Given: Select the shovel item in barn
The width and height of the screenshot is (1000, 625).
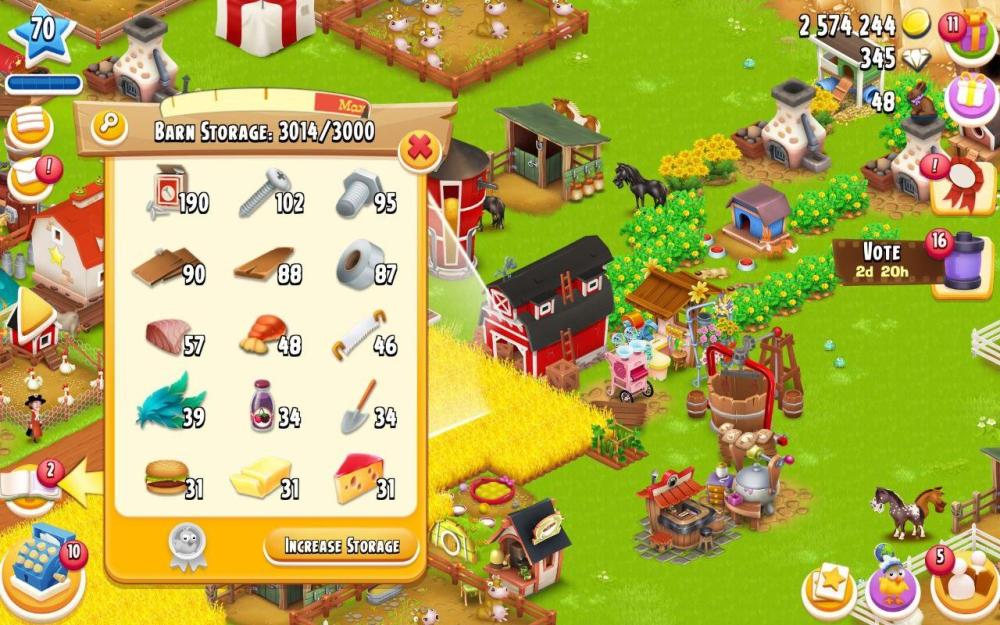Looking at the screenshot, I should (361, 405).
